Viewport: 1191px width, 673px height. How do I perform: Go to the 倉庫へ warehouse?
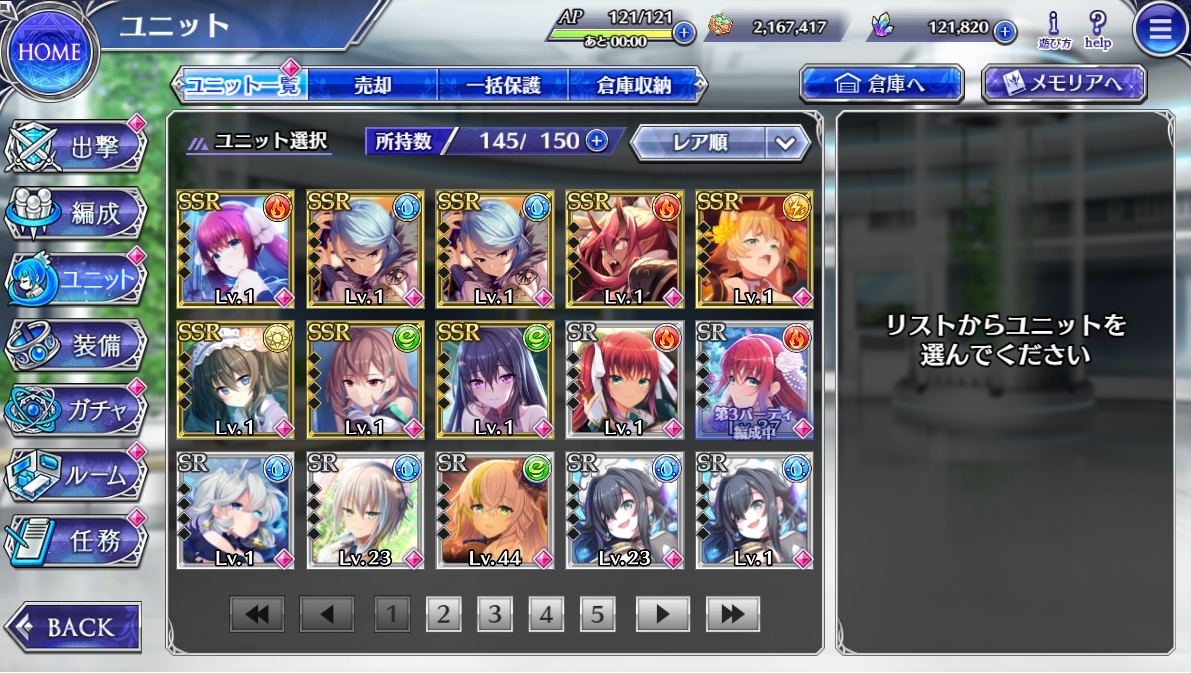(x=881, y=85)
